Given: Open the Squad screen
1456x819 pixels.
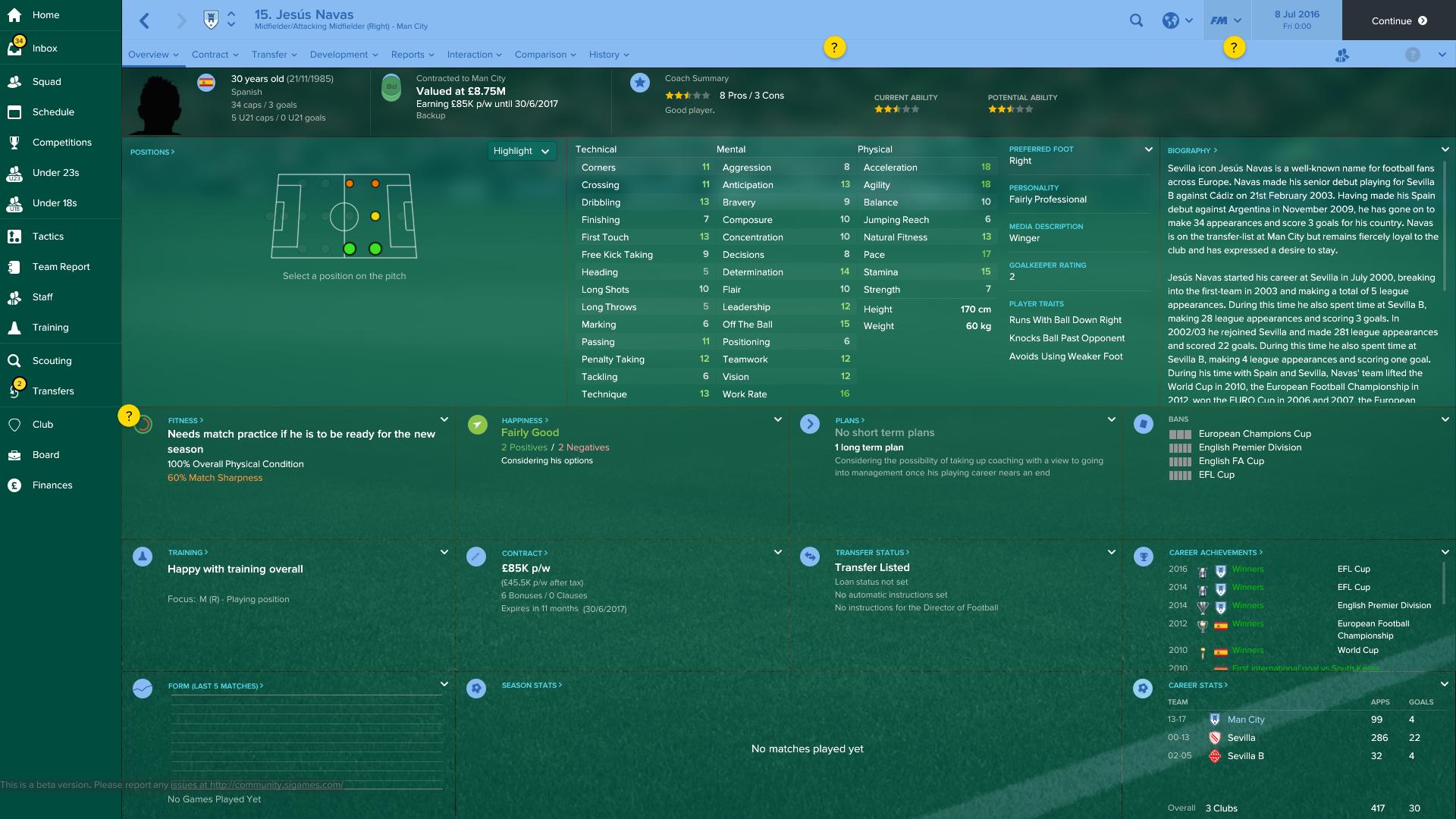Looking at the screenshot, I should coord(45,81).
